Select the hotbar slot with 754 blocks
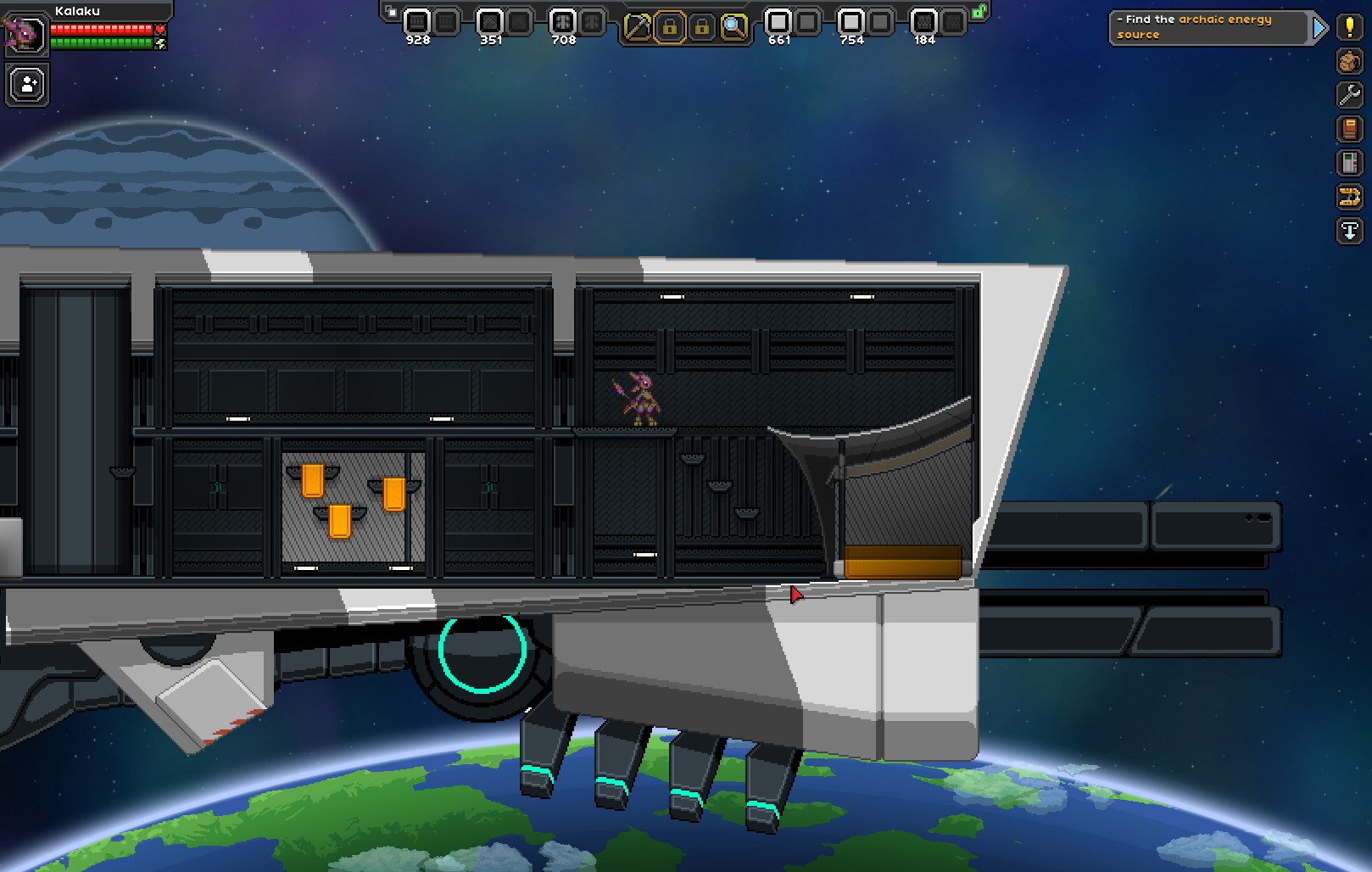The height and width of the screenshot is (872, 1372). click(x=851, y=22)
